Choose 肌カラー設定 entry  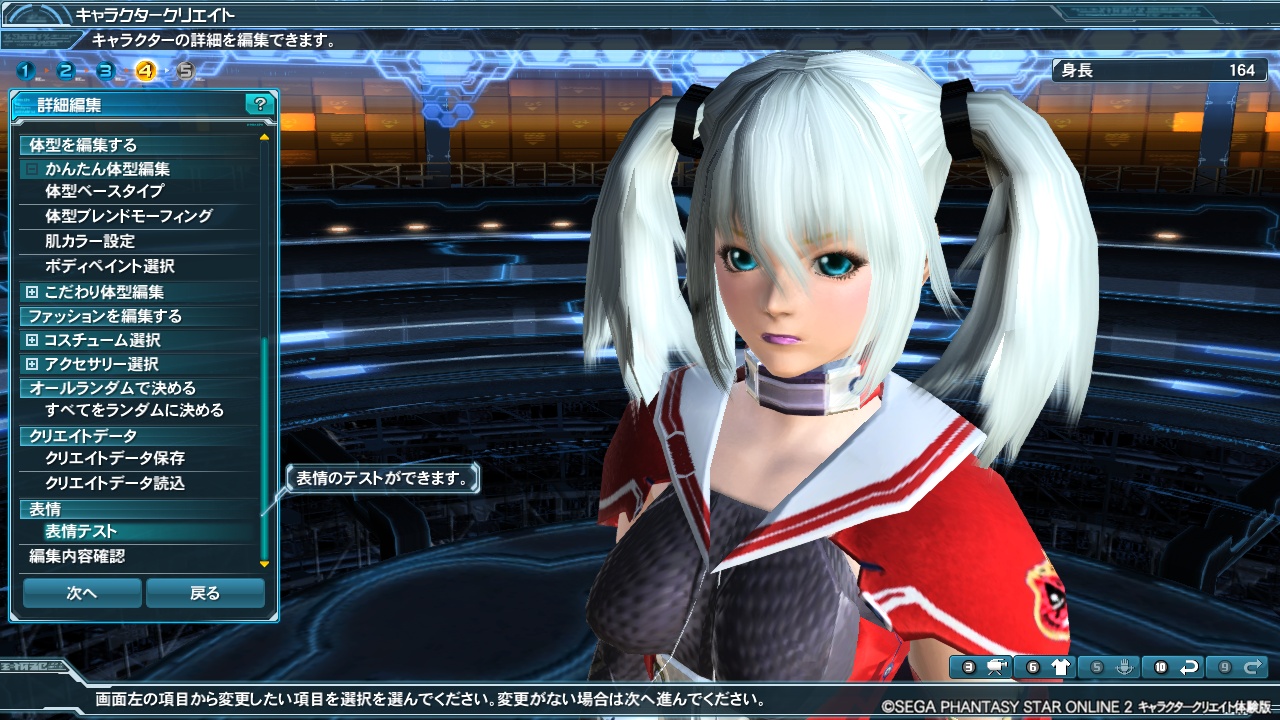(90, 241)
